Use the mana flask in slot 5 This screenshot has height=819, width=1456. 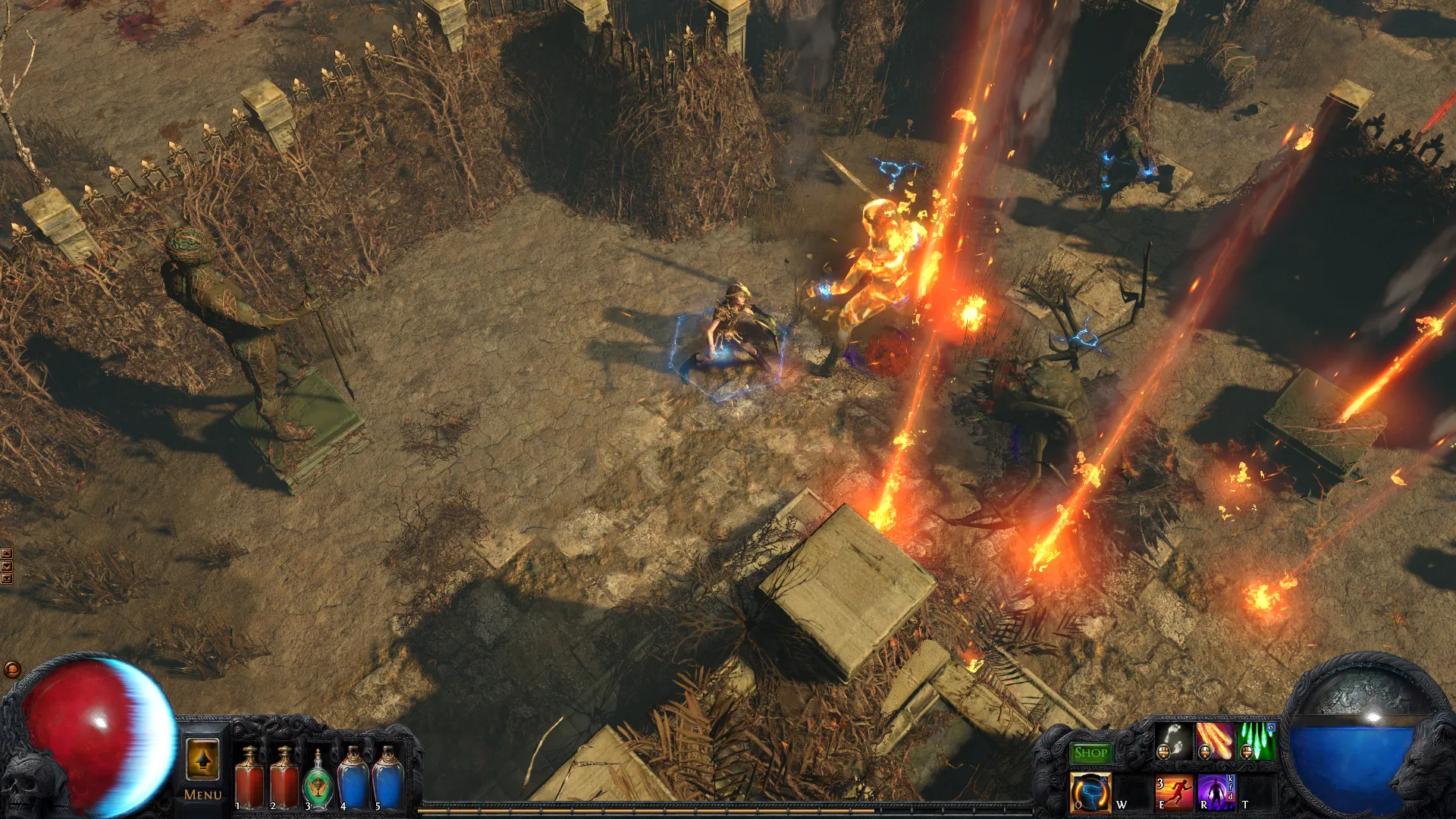click(388, 777)
